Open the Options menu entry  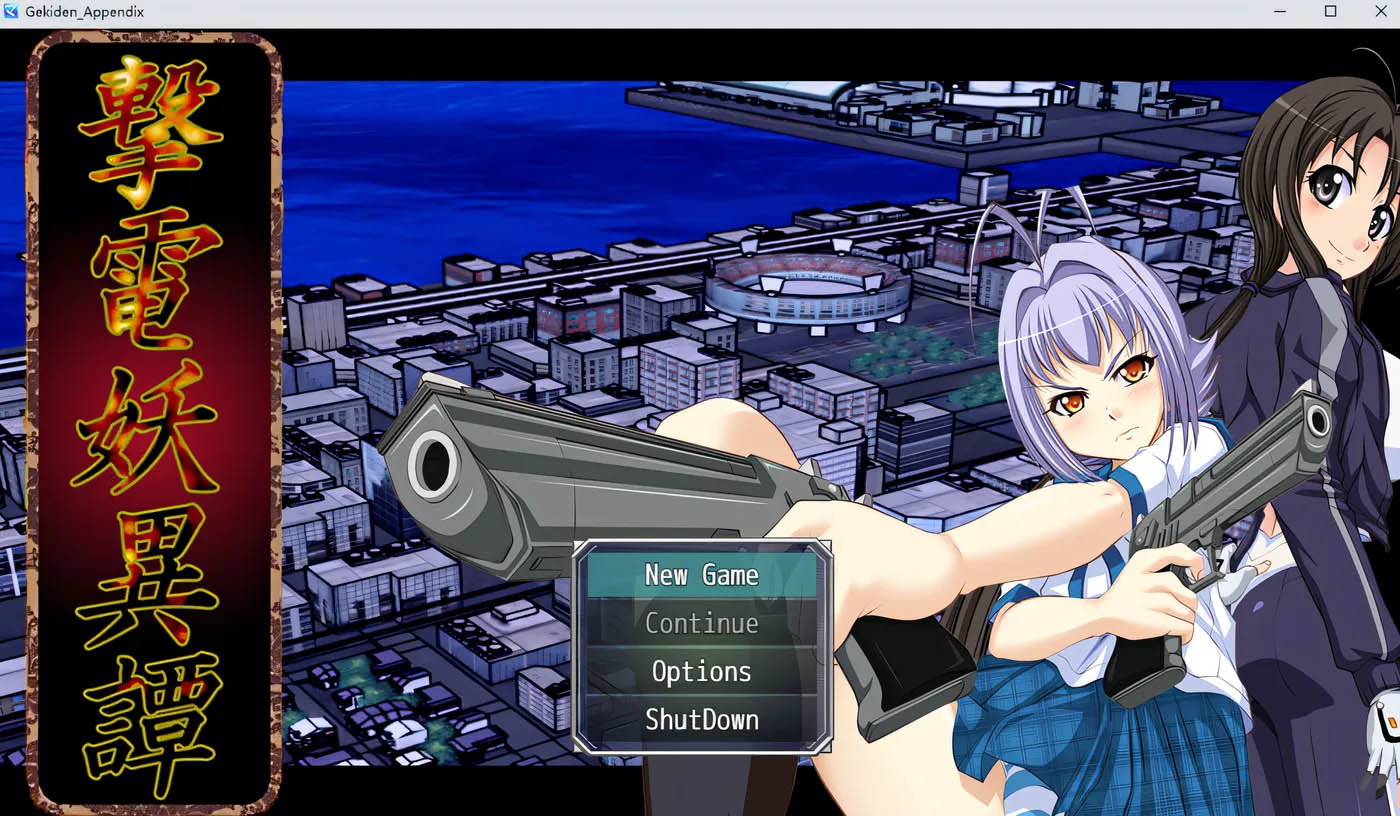(x=702, y=672)
